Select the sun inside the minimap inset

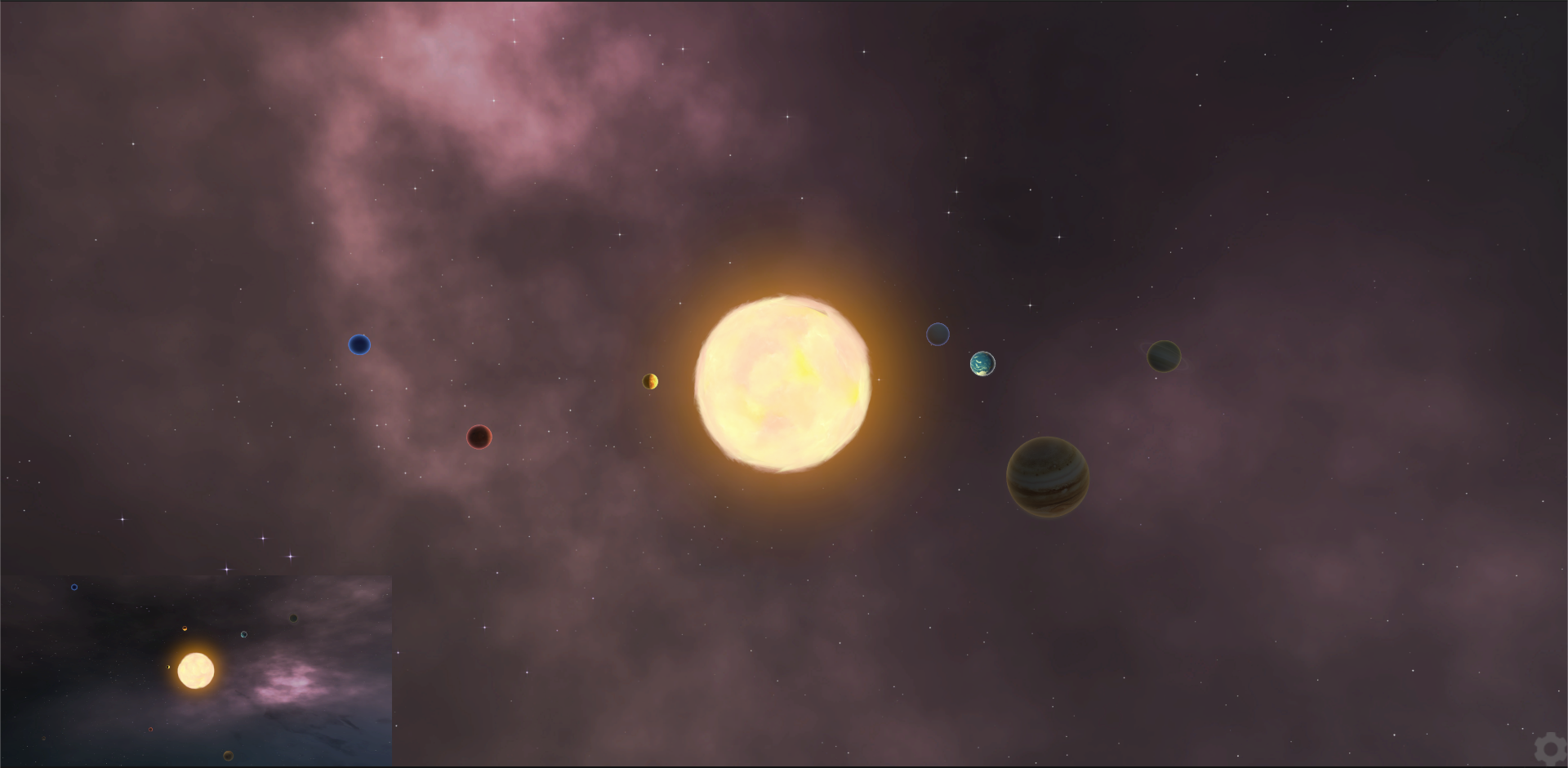[x=195, y=671]
